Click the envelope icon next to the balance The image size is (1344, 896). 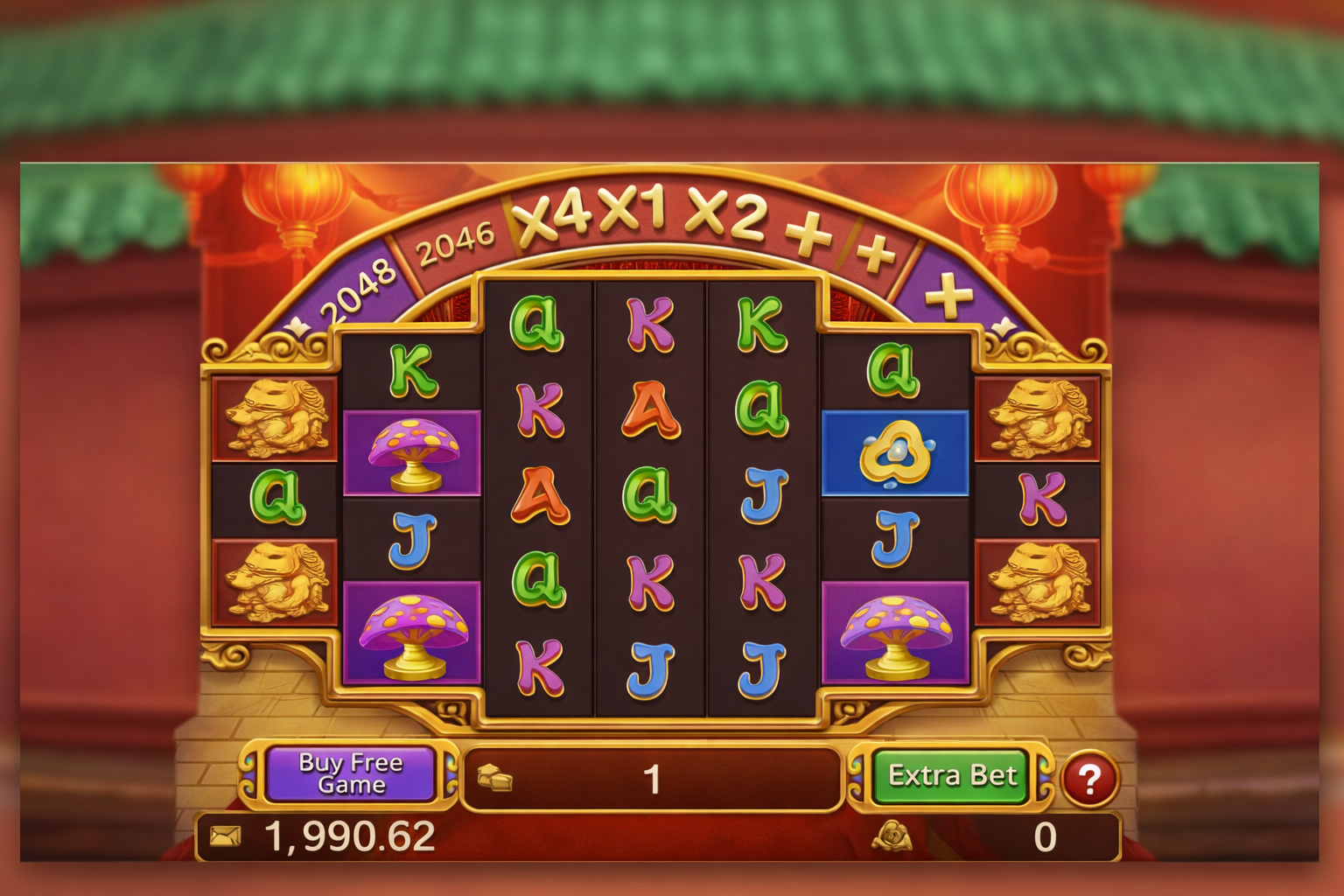[x=226, y=836]
